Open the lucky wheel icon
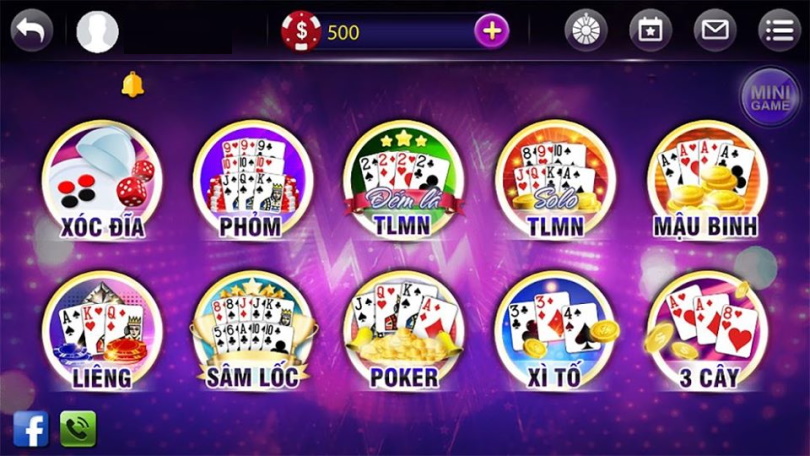The height and width of the screenshot is (456, 810). 586,31
